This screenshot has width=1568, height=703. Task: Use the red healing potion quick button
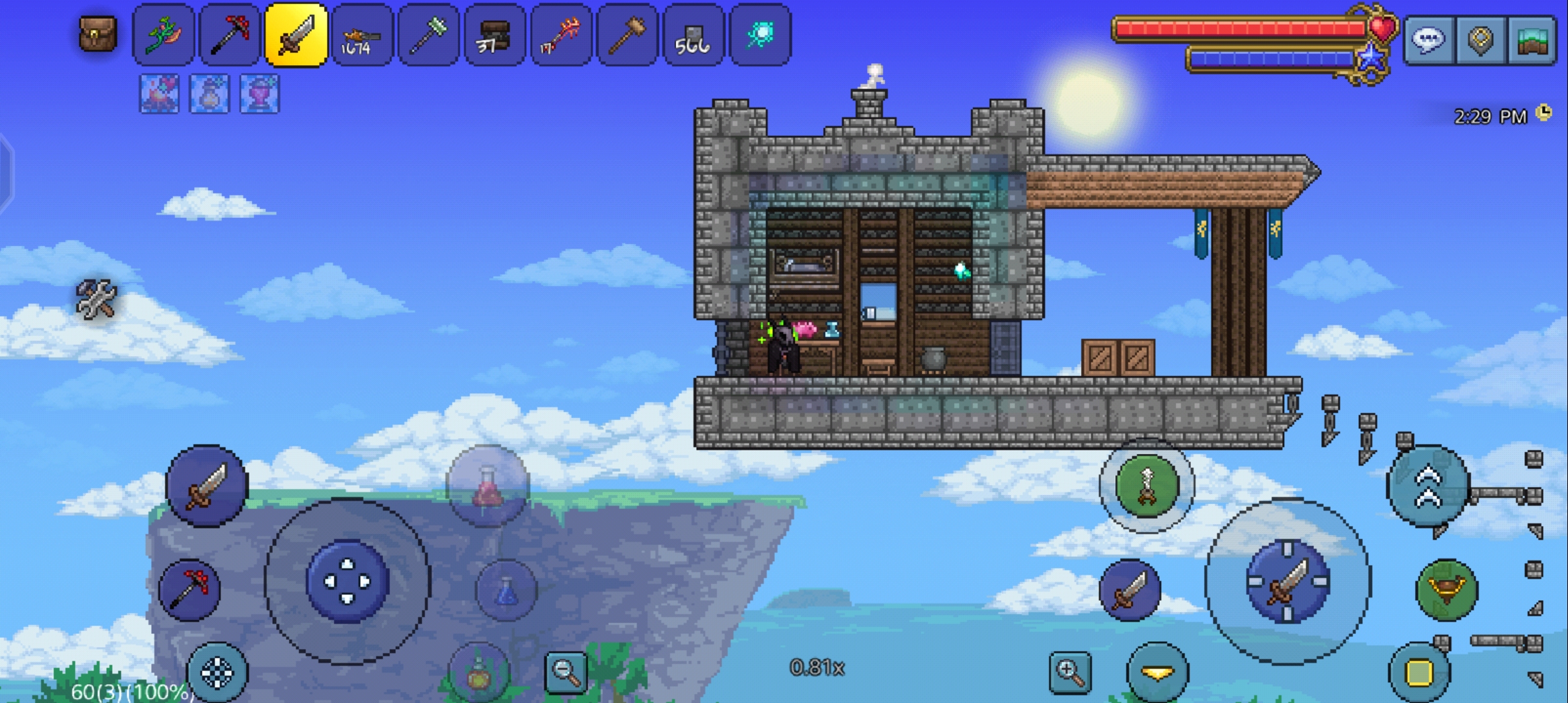[x=488, y=486]
